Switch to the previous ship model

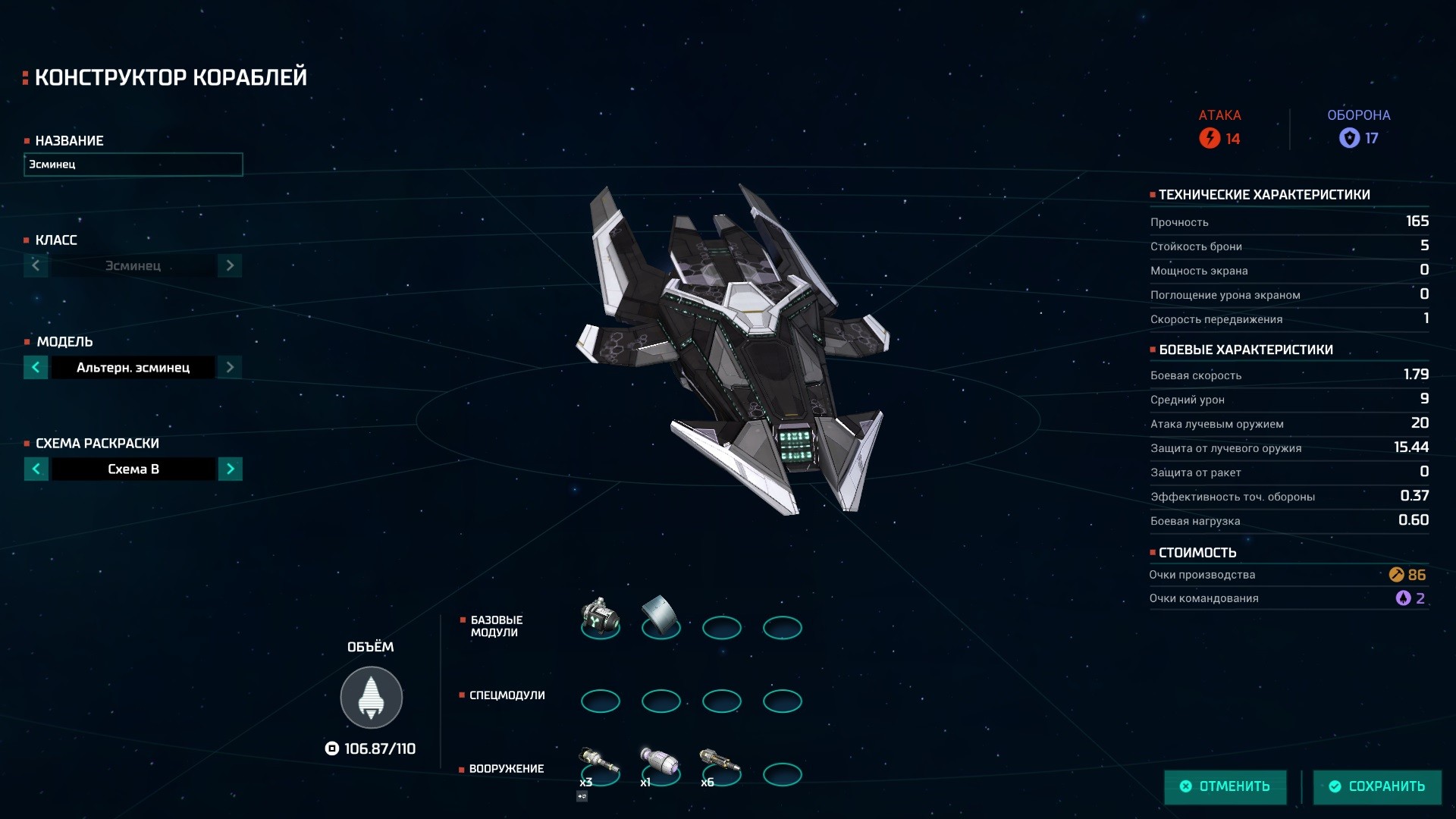point(36,368)
